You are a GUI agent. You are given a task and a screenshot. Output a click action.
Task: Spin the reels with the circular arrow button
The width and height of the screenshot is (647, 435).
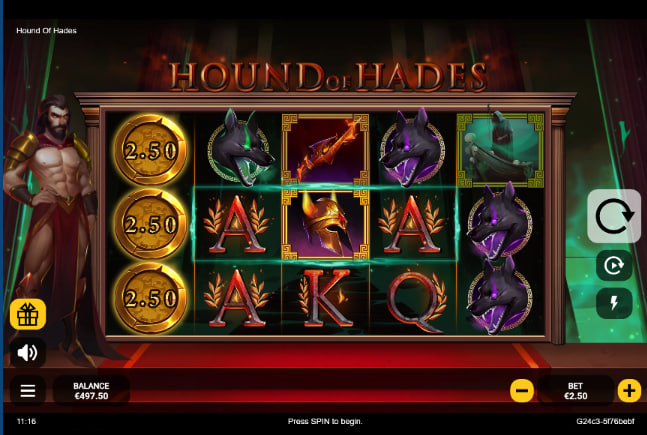[613, 215]
